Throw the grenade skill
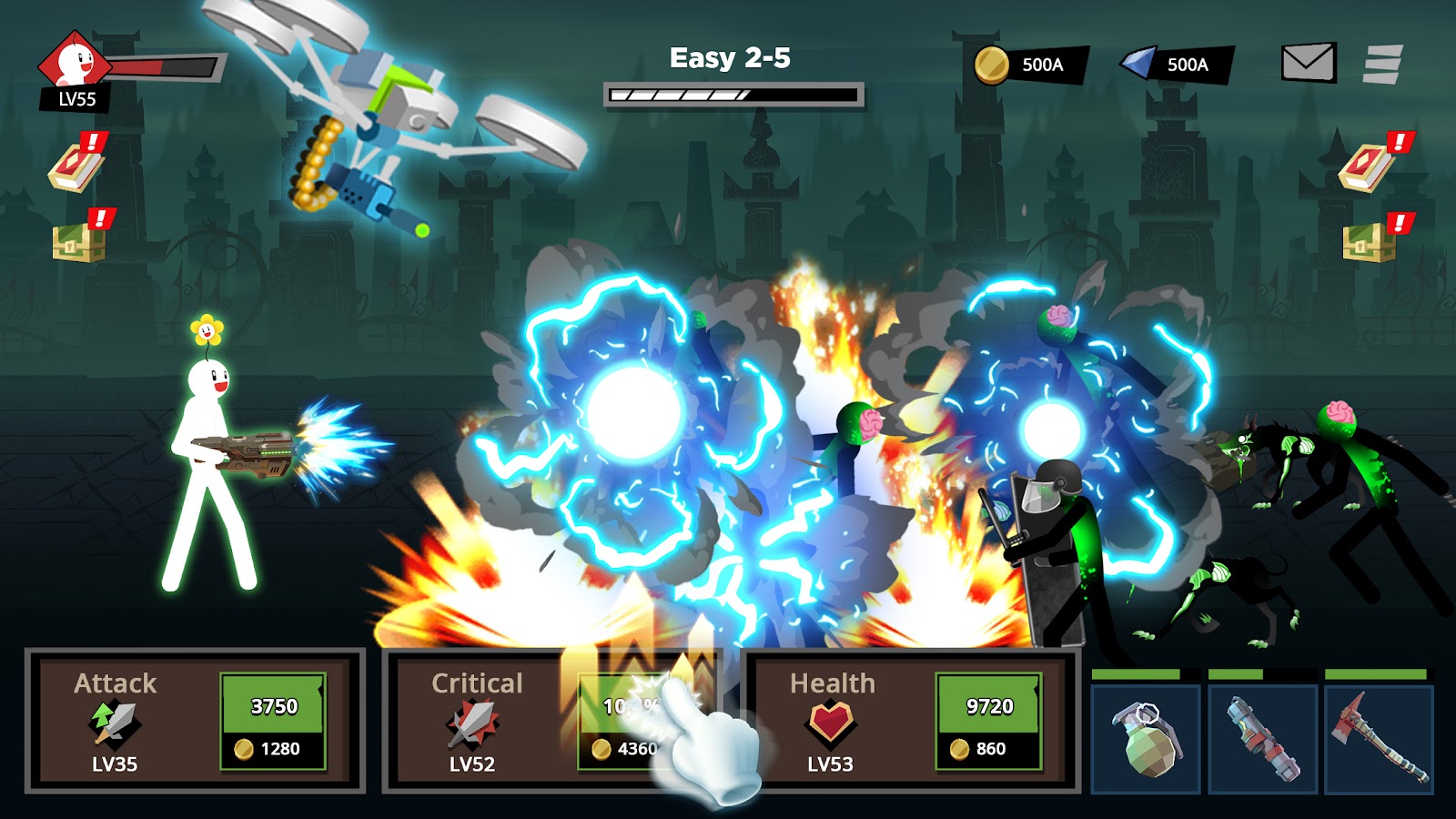The height and width of the screenshot is (819, 1456). (x=1146, y=739)
